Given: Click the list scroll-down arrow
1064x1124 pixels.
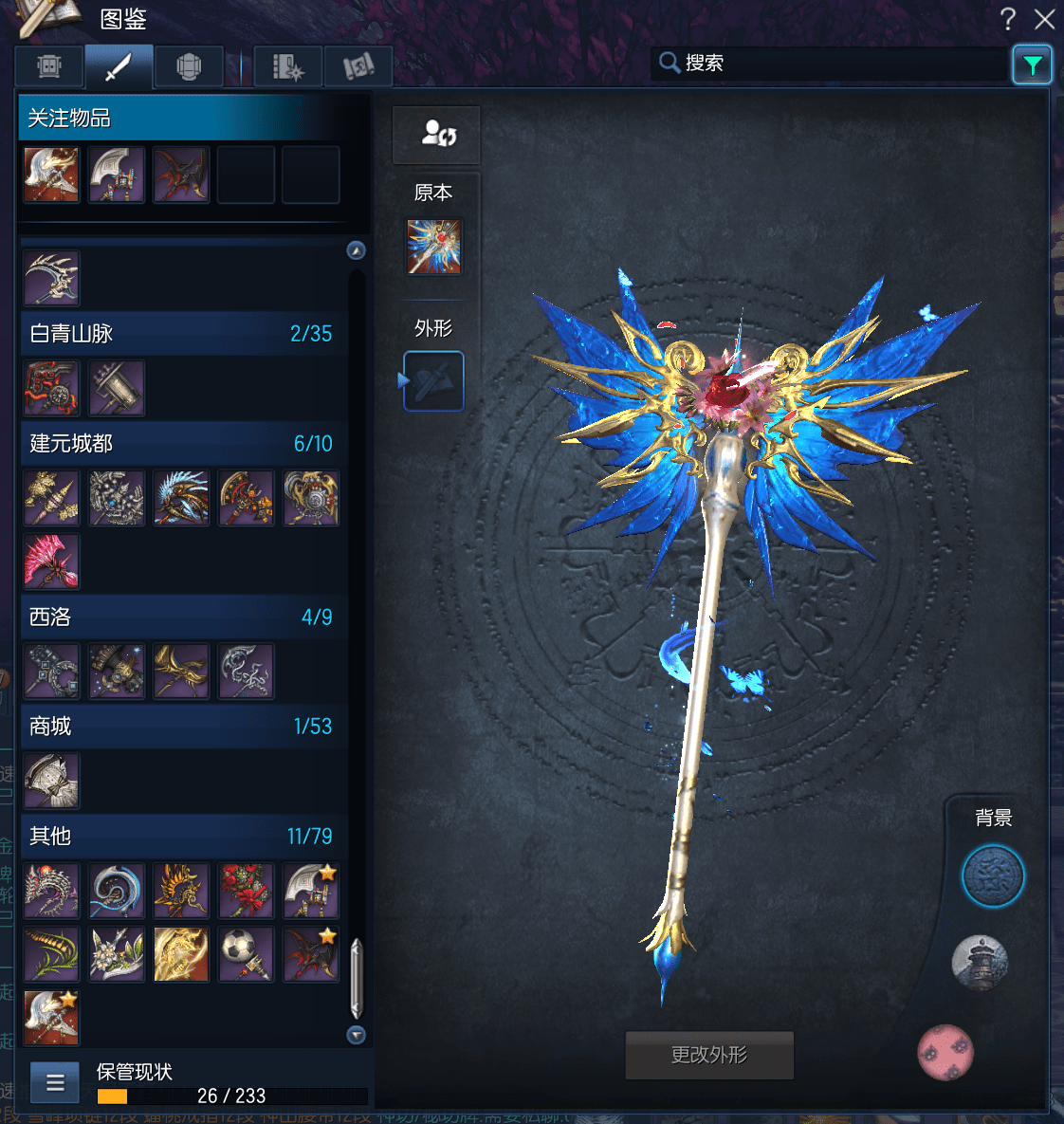Looking at the screenshot, I should pos(357,1035).
